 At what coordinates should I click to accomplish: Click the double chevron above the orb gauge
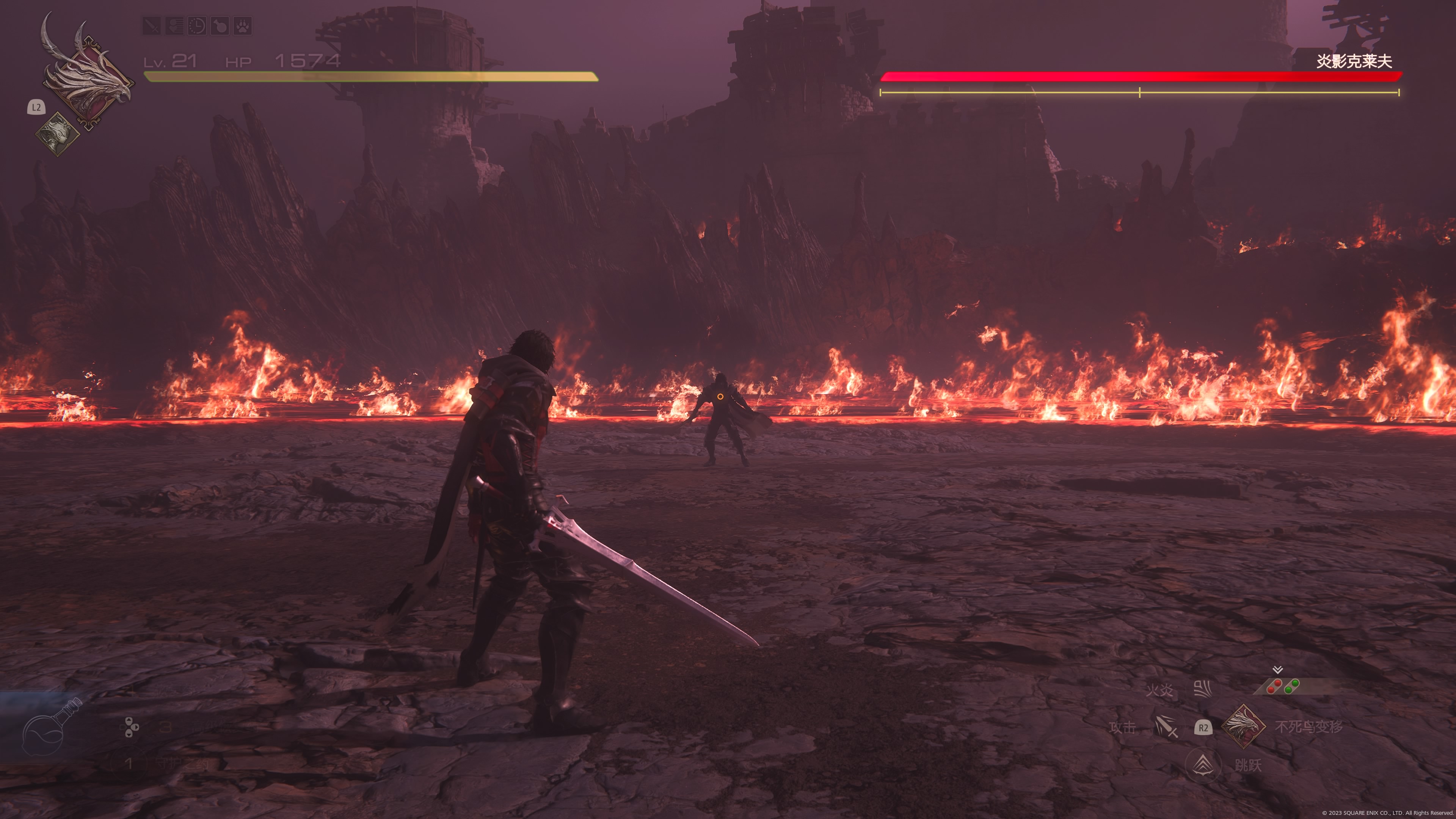click(x=1277, y=670)
